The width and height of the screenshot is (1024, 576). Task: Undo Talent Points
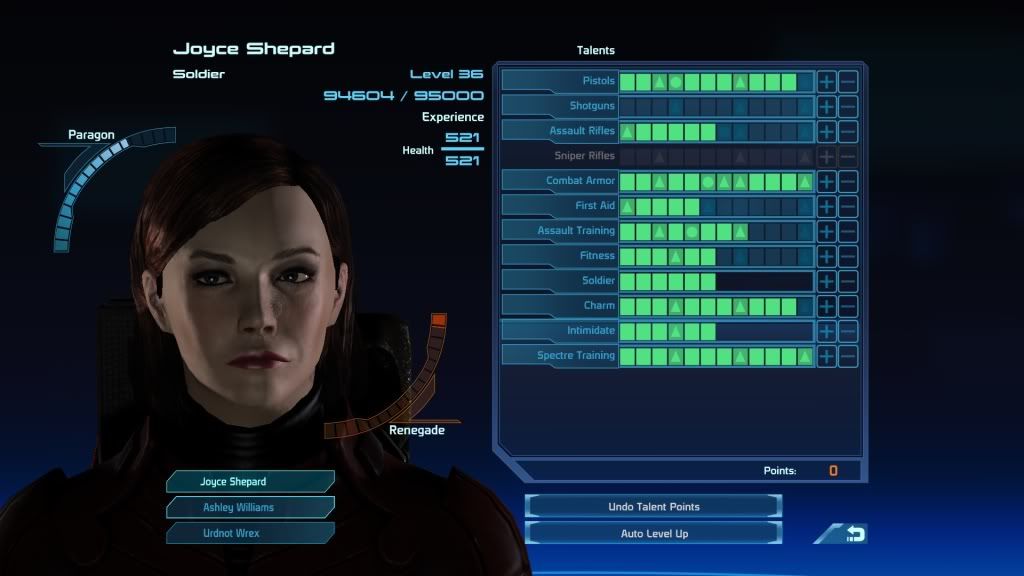point(653,507)
